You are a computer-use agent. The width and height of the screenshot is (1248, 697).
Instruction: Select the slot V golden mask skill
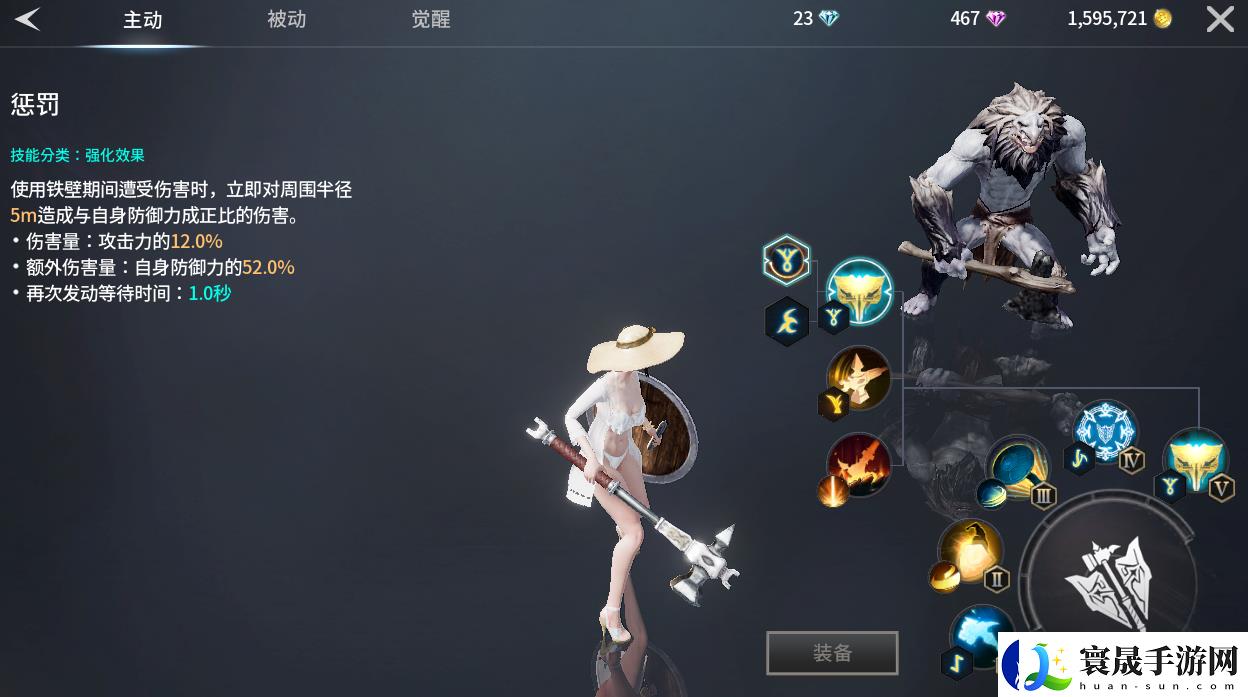(1194, 457)
